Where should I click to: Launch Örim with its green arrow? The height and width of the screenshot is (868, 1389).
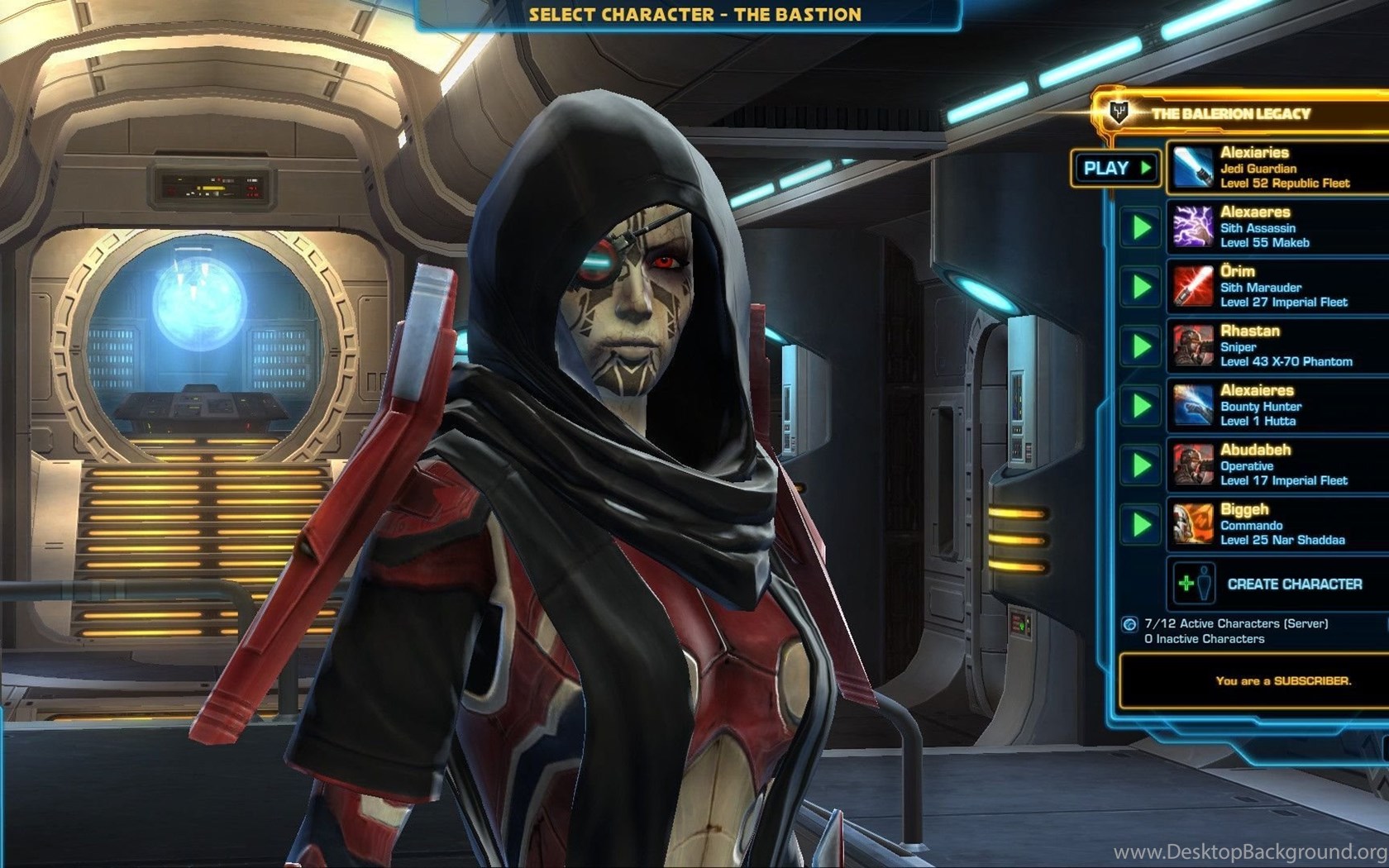[x=1141, y=287]
